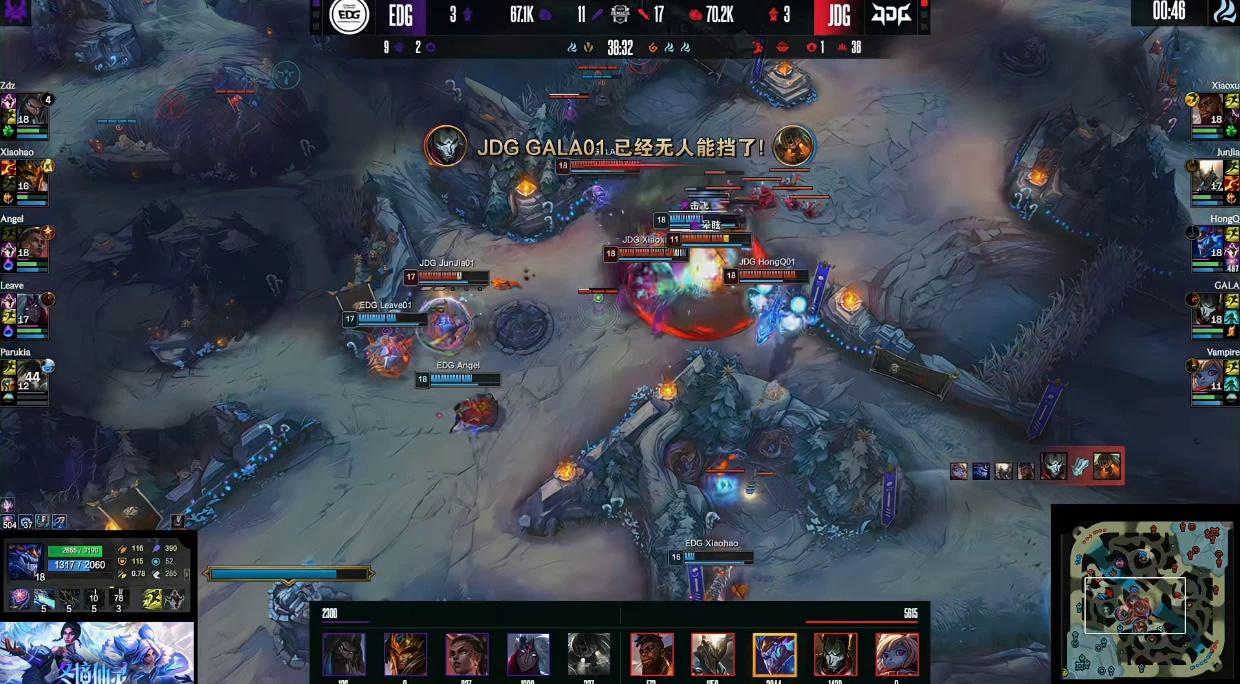1240x684 pixels.
Task: Select the Poppy portrait in the bottom bar
Action: (896, 655)
